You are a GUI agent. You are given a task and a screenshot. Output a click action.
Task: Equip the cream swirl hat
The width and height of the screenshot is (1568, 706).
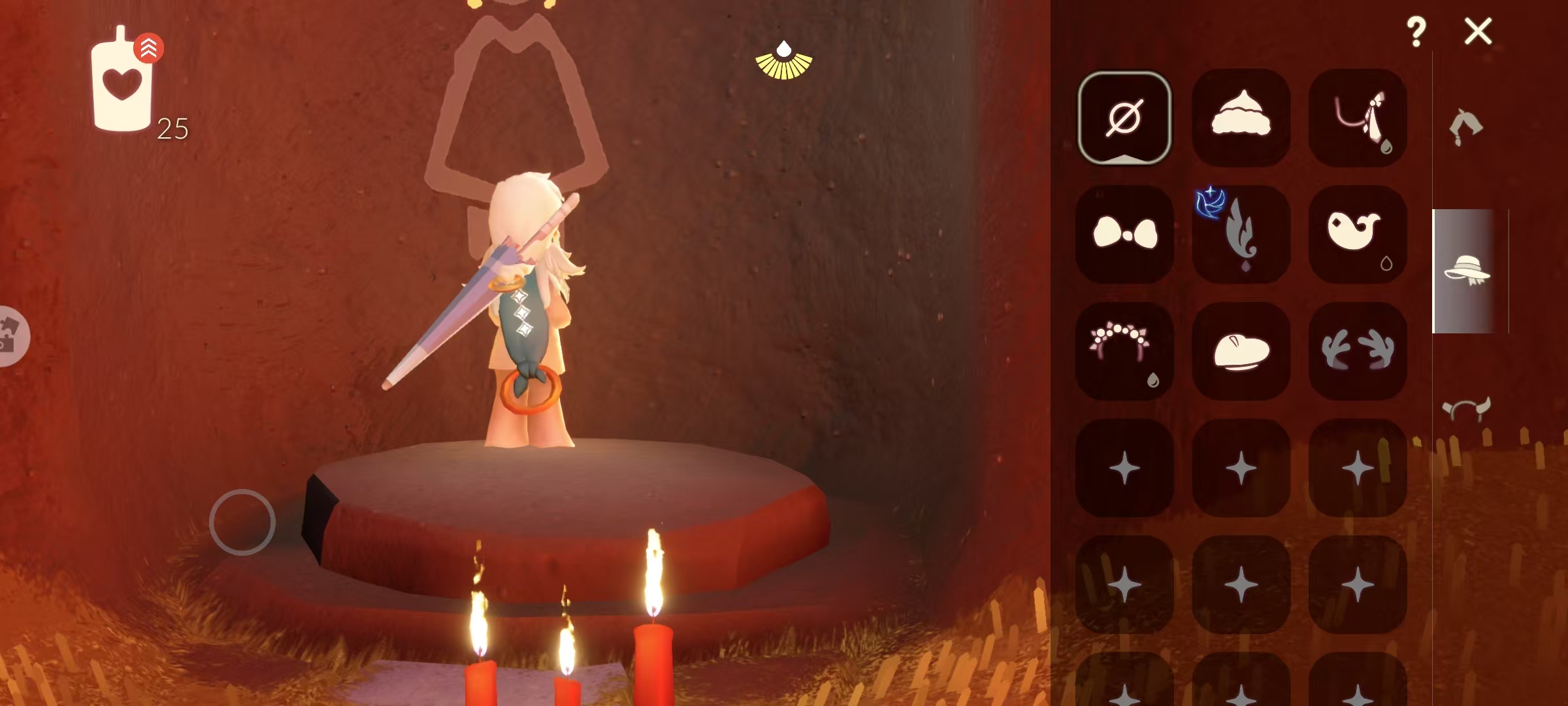[1241, 118]
